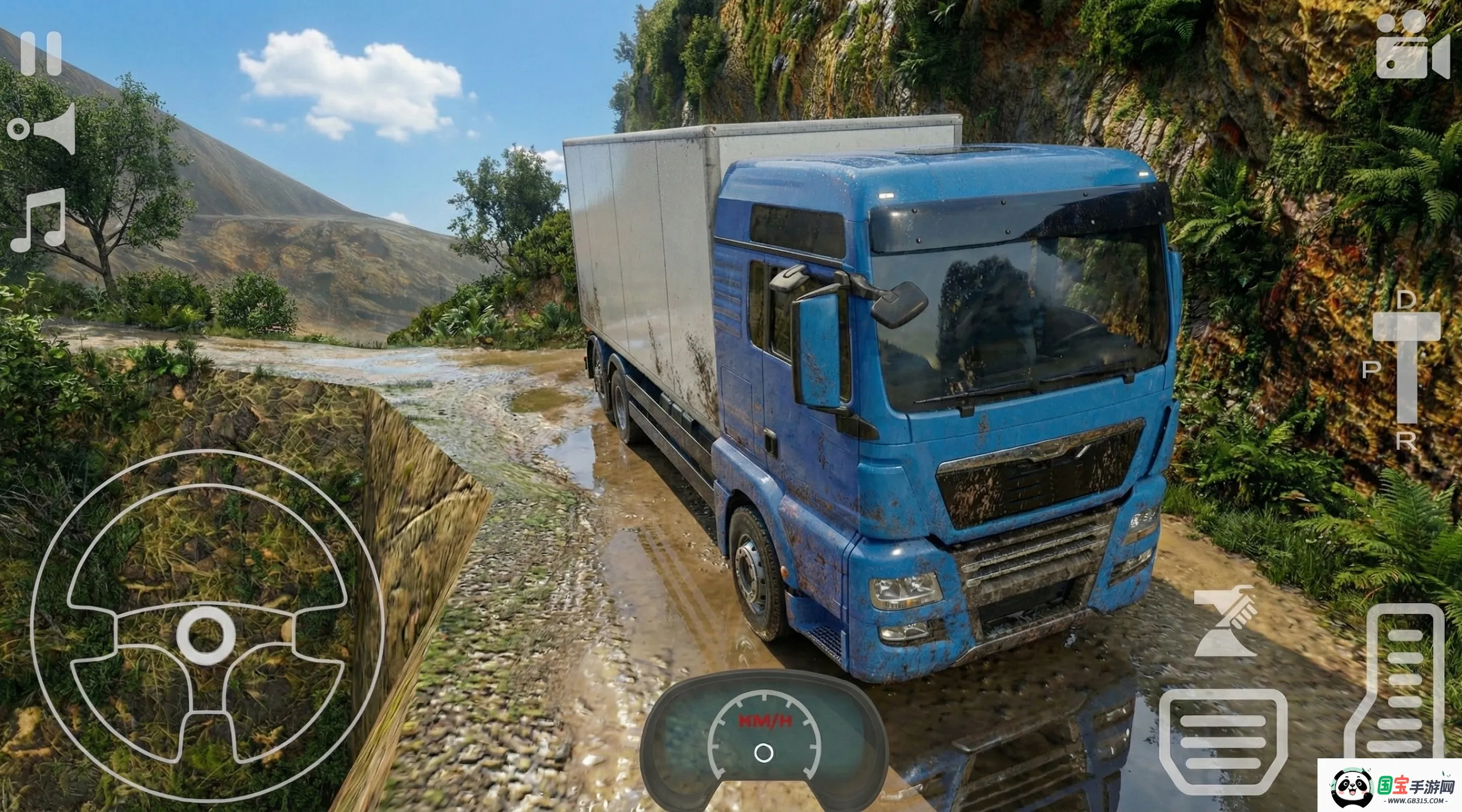Toggle the music note icon
1462x812 pixels.
point(39,220)
